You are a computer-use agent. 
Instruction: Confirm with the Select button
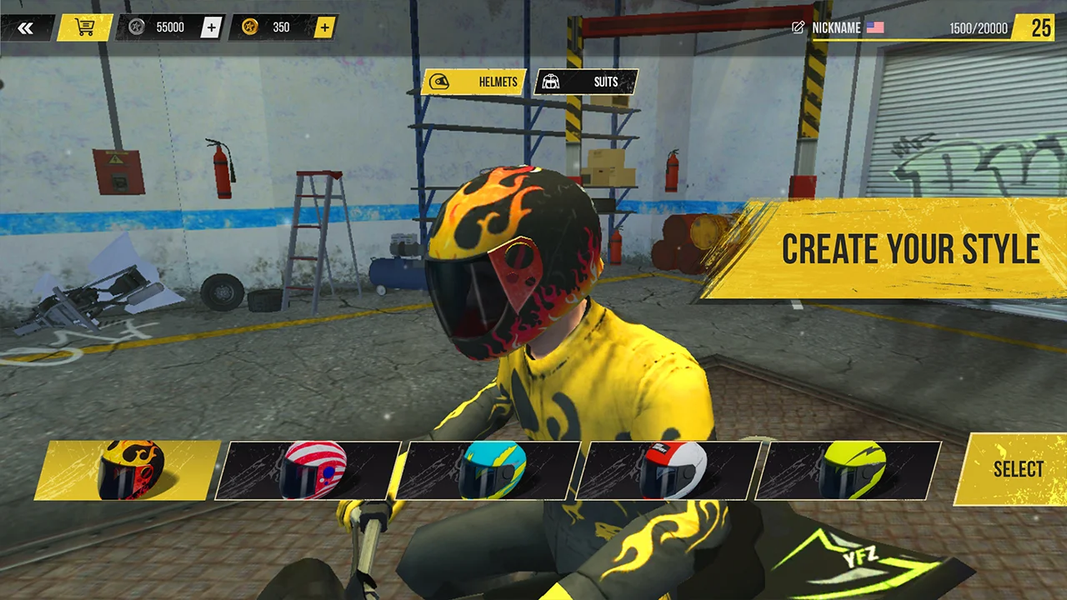(x=1015, y=470)
